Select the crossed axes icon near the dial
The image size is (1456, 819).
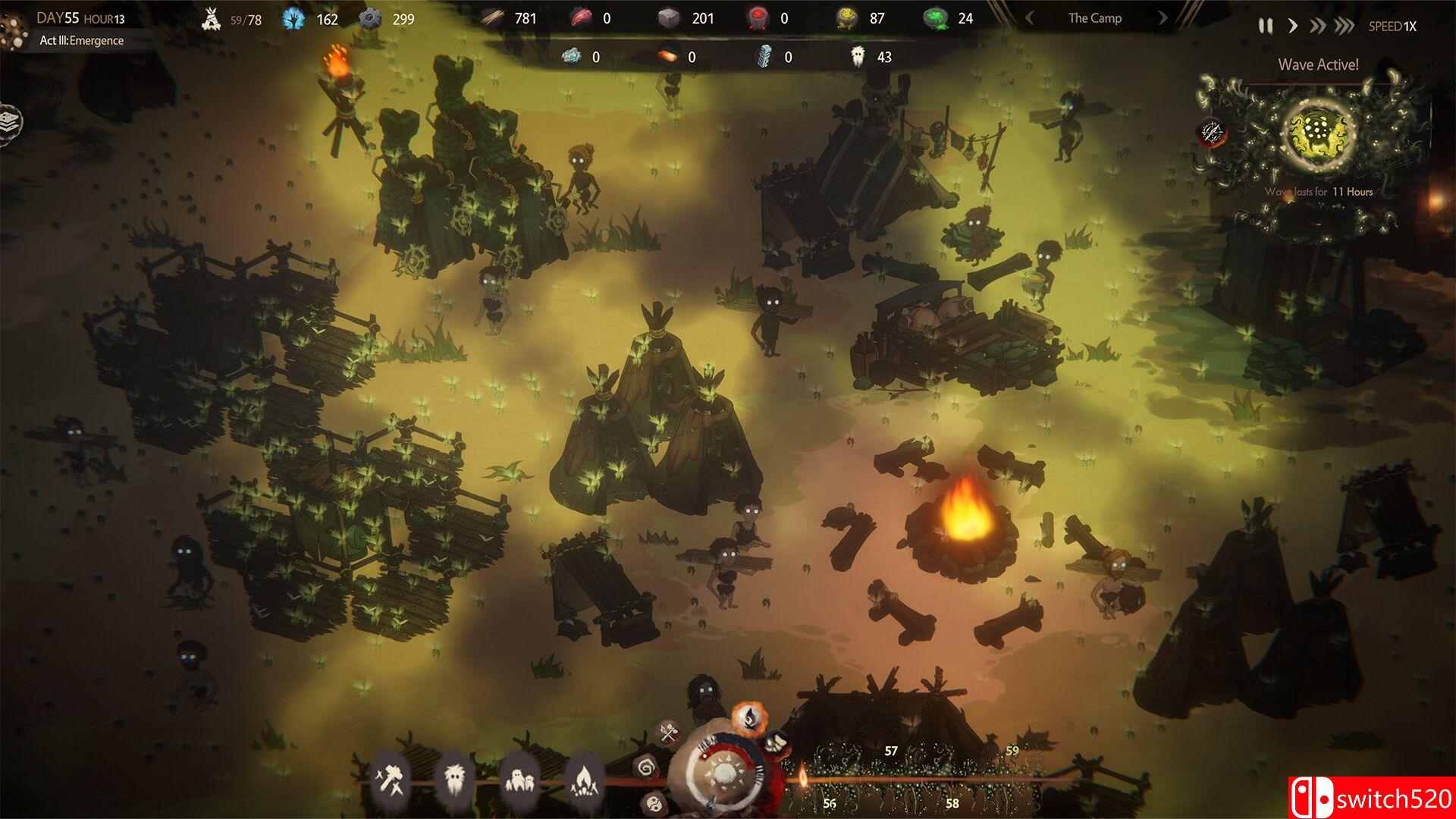(x=668, y=733)
